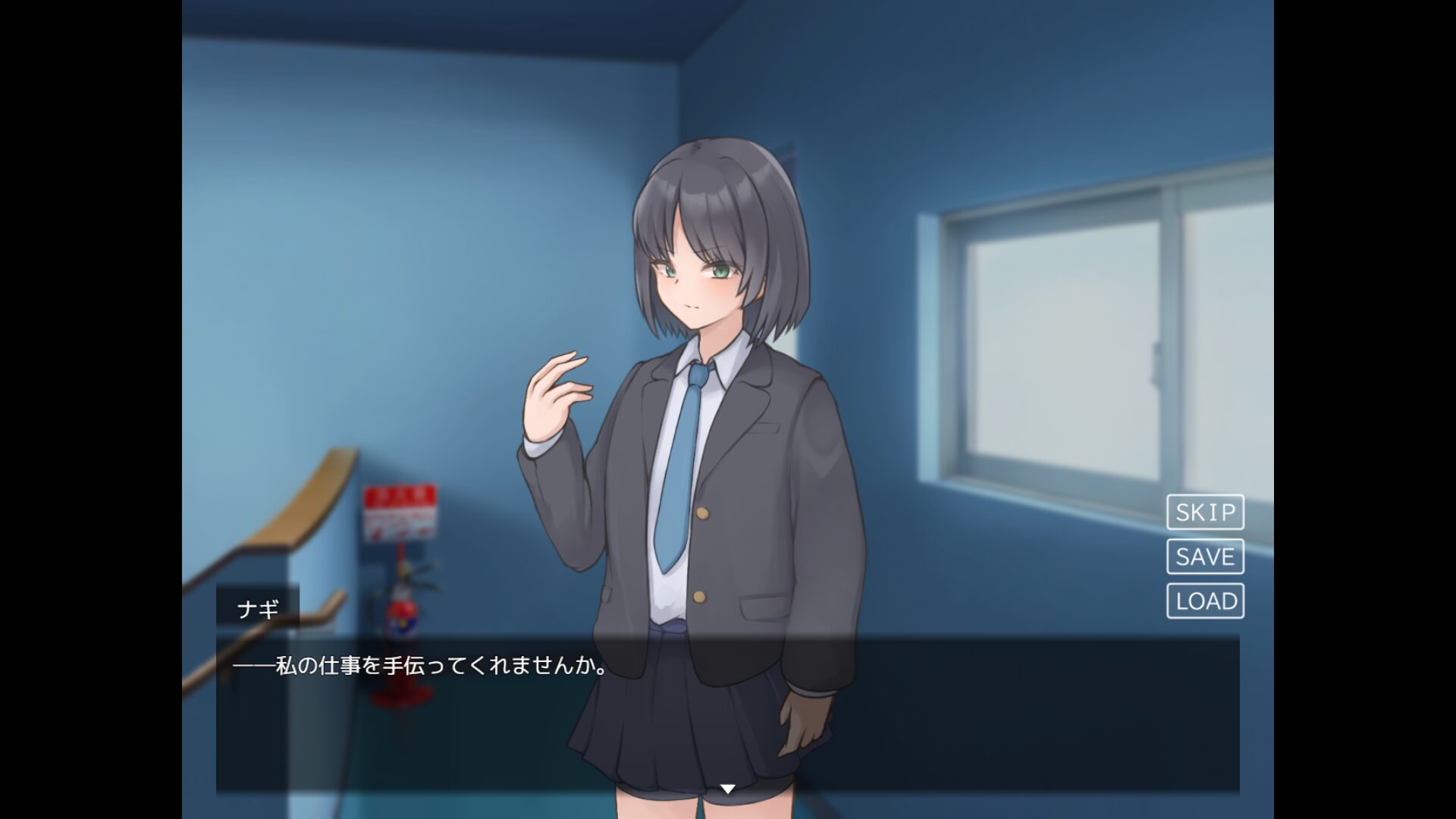The image size is (1456, 819).
Task: Open the LOAD menu
Action: [1205, 601]
